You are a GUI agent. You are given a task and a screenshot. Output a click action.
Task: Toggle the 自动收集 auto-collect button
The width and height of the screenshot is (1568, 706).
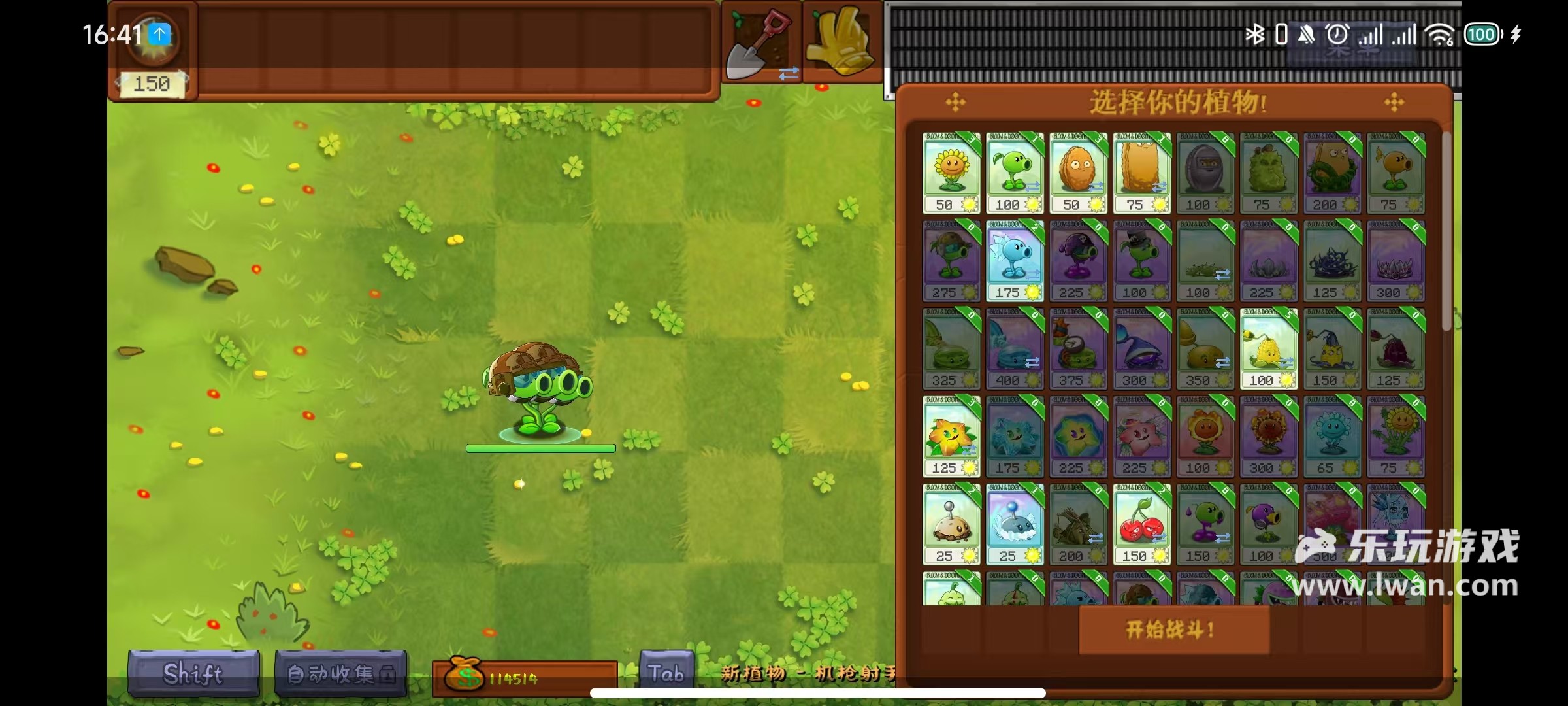pos(340,673)
